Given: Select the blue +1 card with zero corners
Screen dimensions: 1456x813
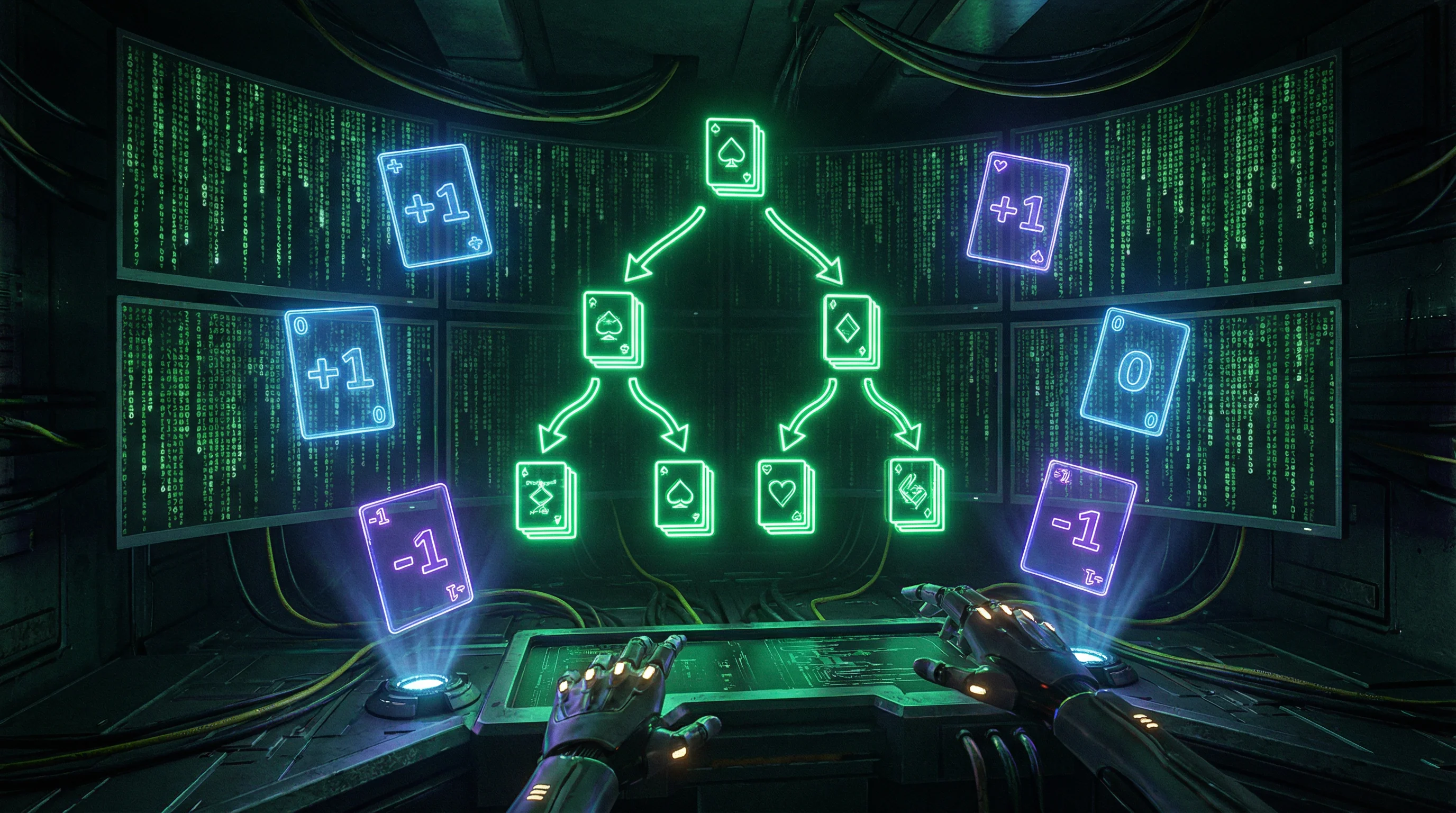Looking at the screenshot, I should pyautogui.click(x=339, y=372).
